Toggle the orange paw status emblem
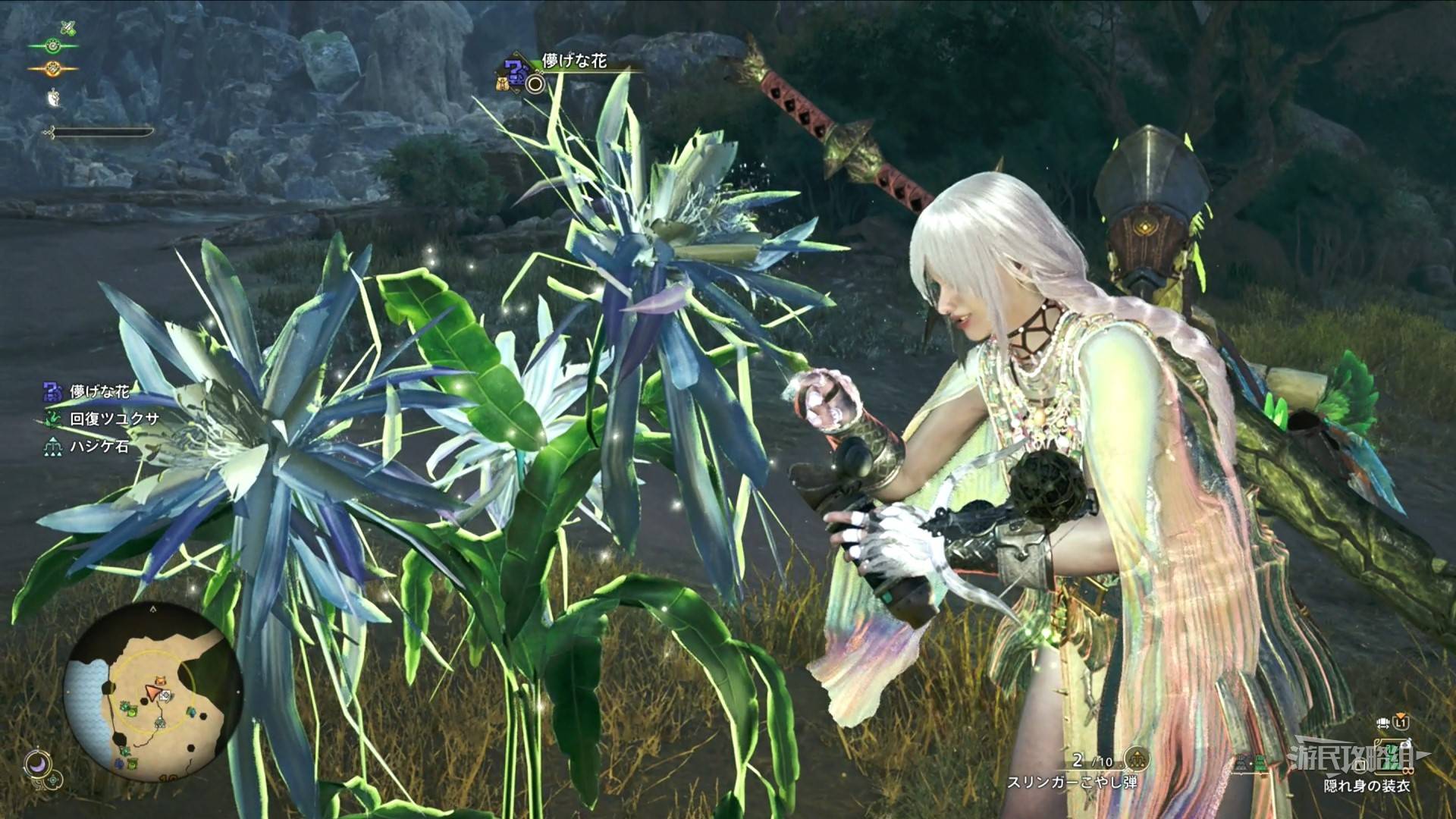 point(52,68)
